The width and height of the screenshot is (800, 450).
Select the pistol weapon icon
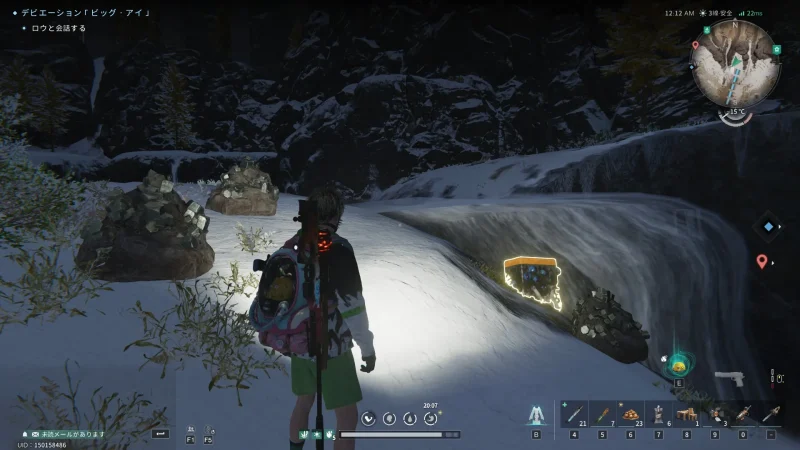[x=729, y=378]
